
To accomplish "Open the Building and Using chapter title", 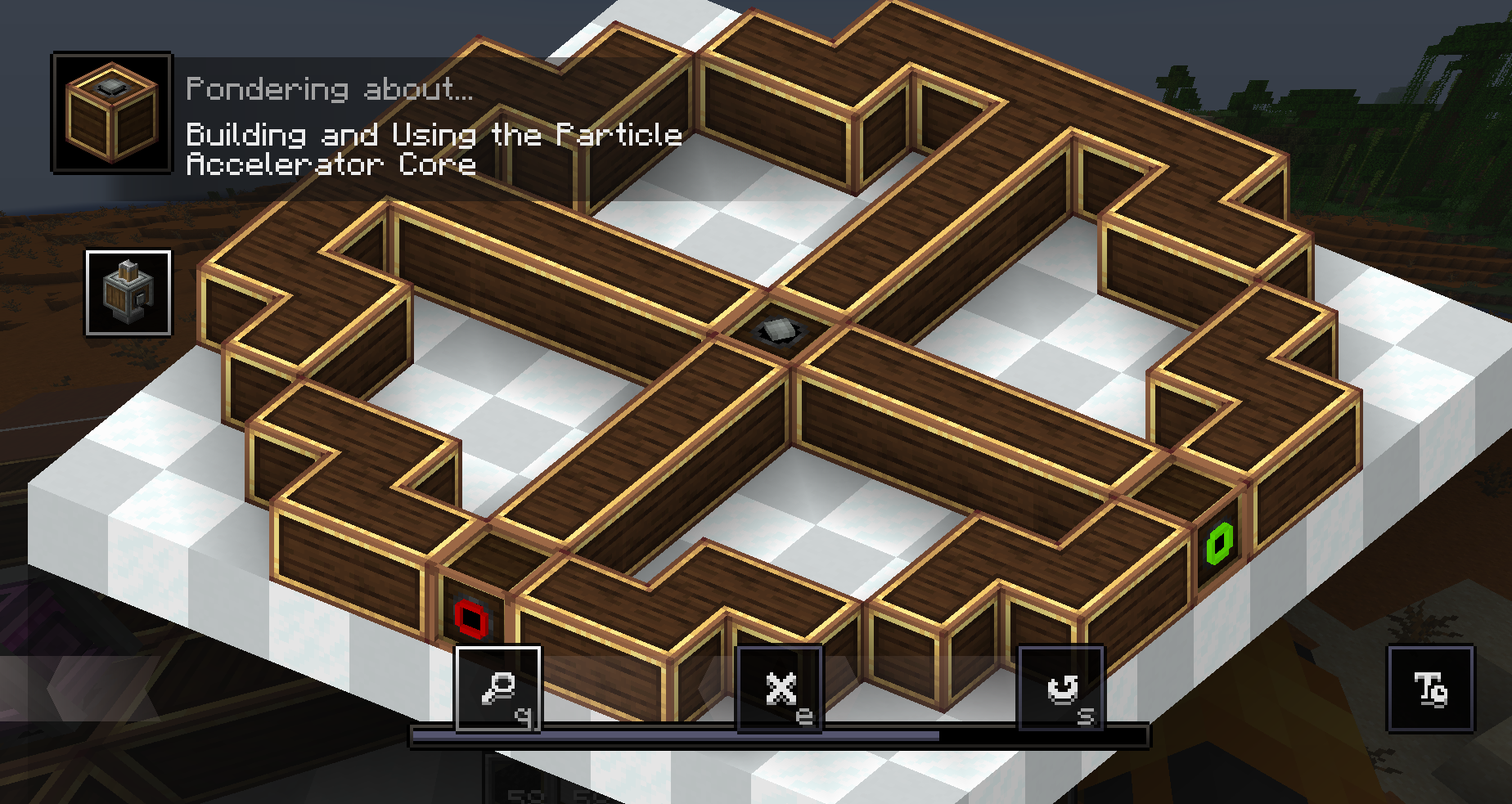I will coord(434,150).
